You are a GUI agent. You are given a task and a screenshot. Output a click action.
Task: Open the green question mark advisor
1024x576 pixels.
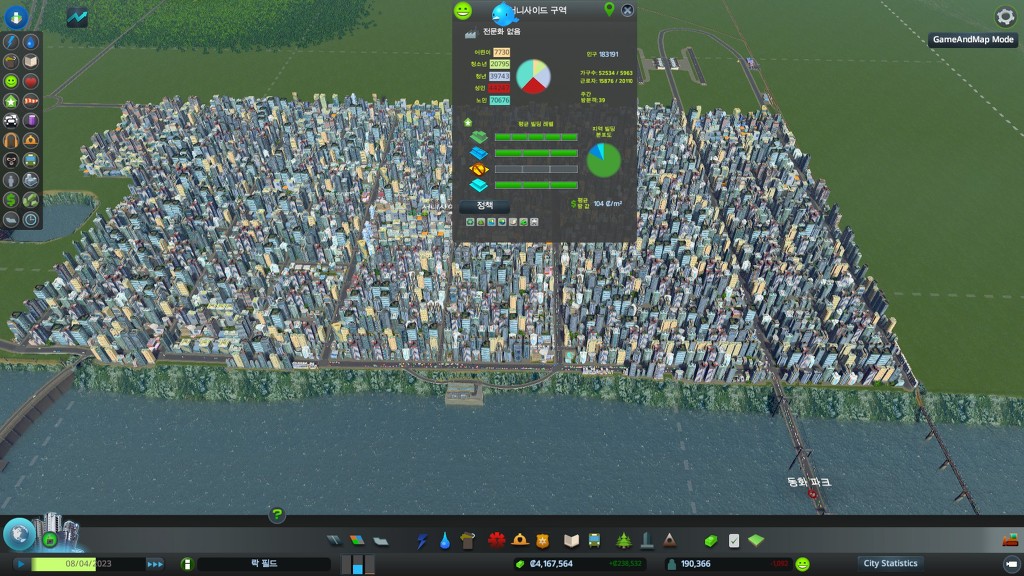click(x=277, y=515)
